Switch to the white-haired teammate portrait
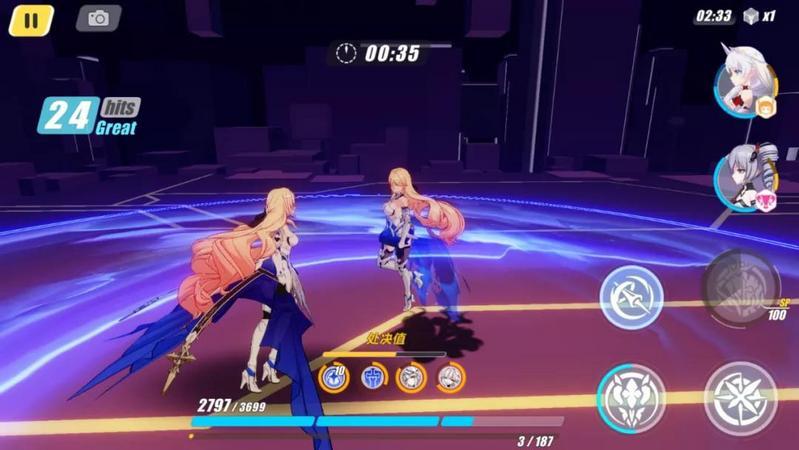799x450 pixels. [744, 87]
